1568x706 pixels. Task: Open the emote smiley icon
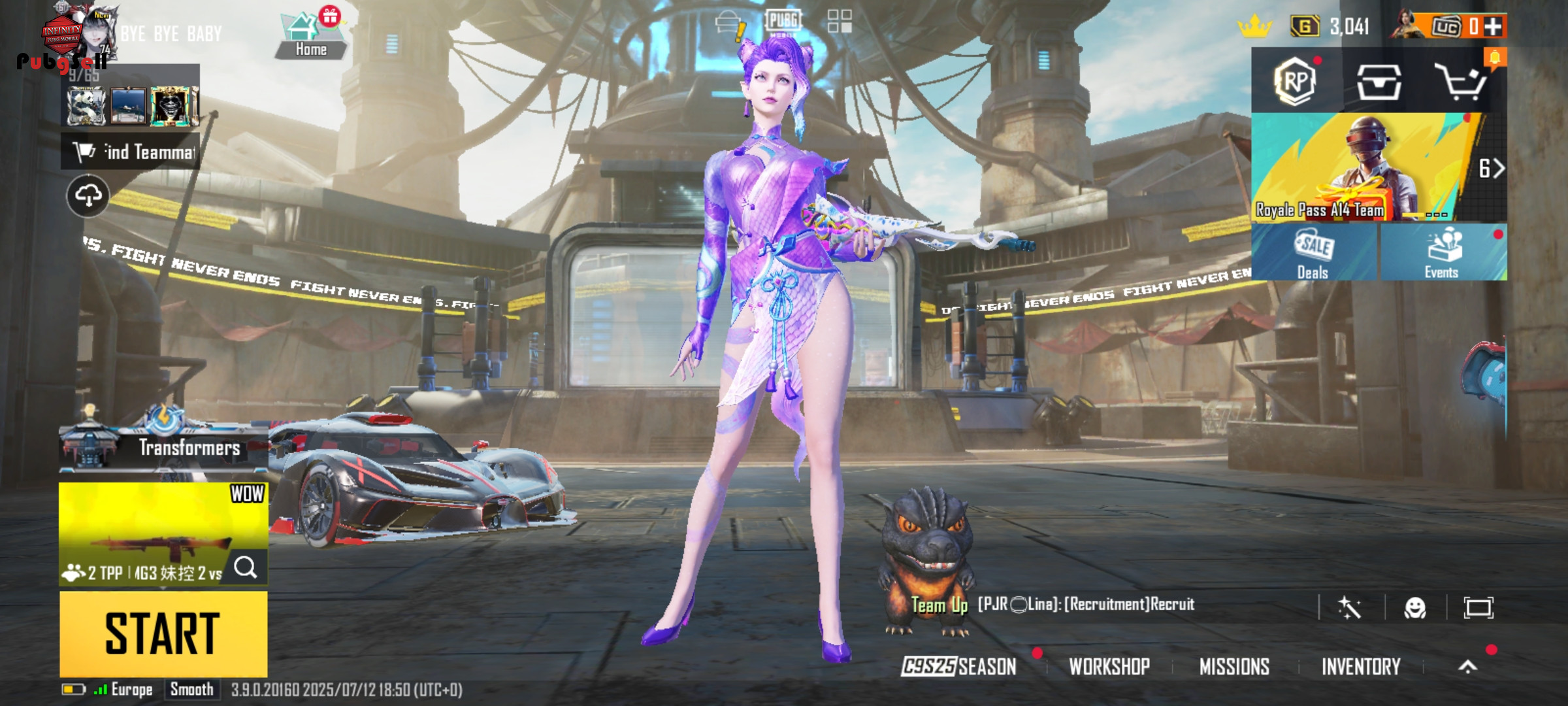1414,608
